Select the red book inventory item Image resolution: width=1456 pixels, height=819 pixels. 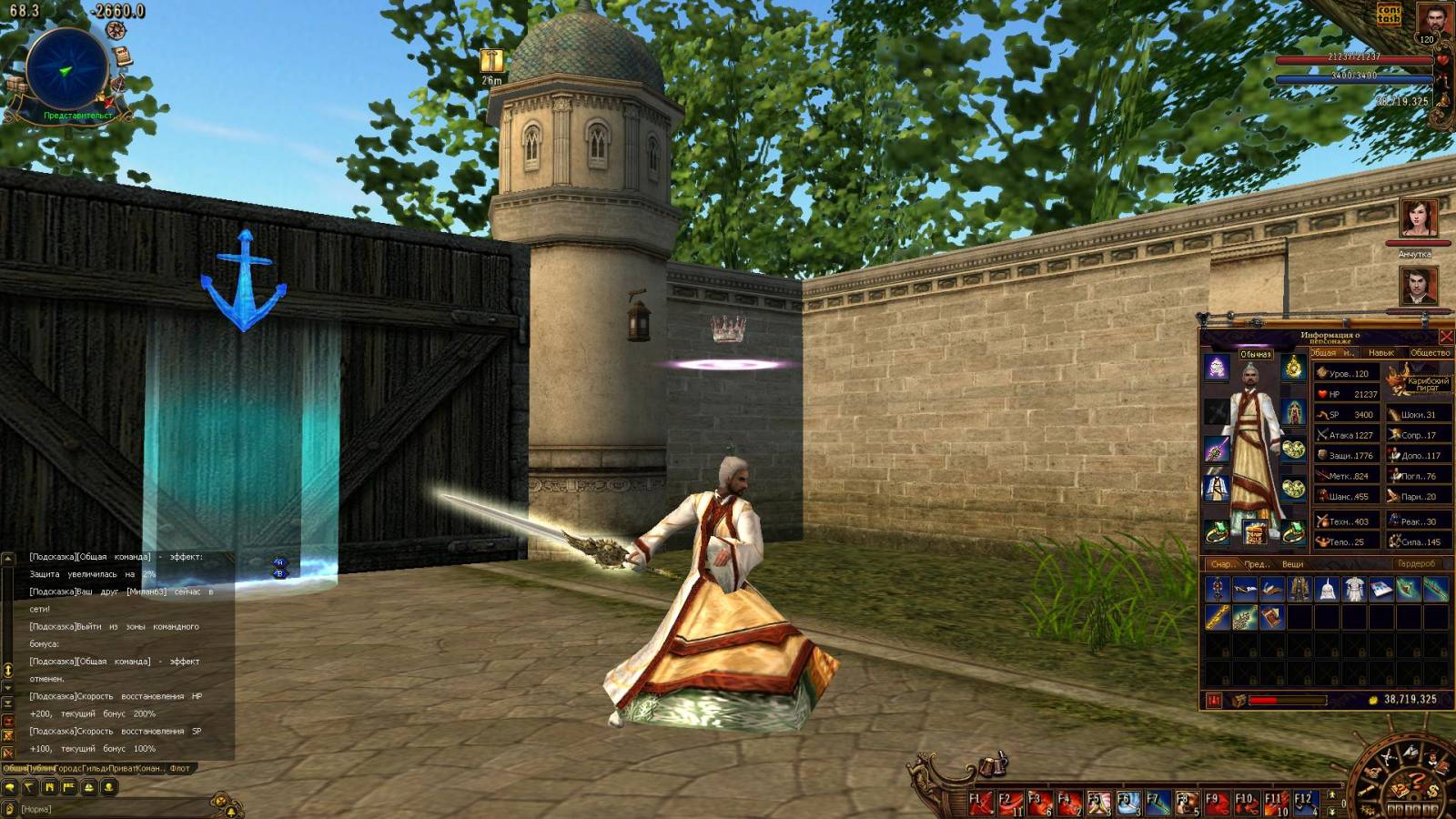[1272, 618]
